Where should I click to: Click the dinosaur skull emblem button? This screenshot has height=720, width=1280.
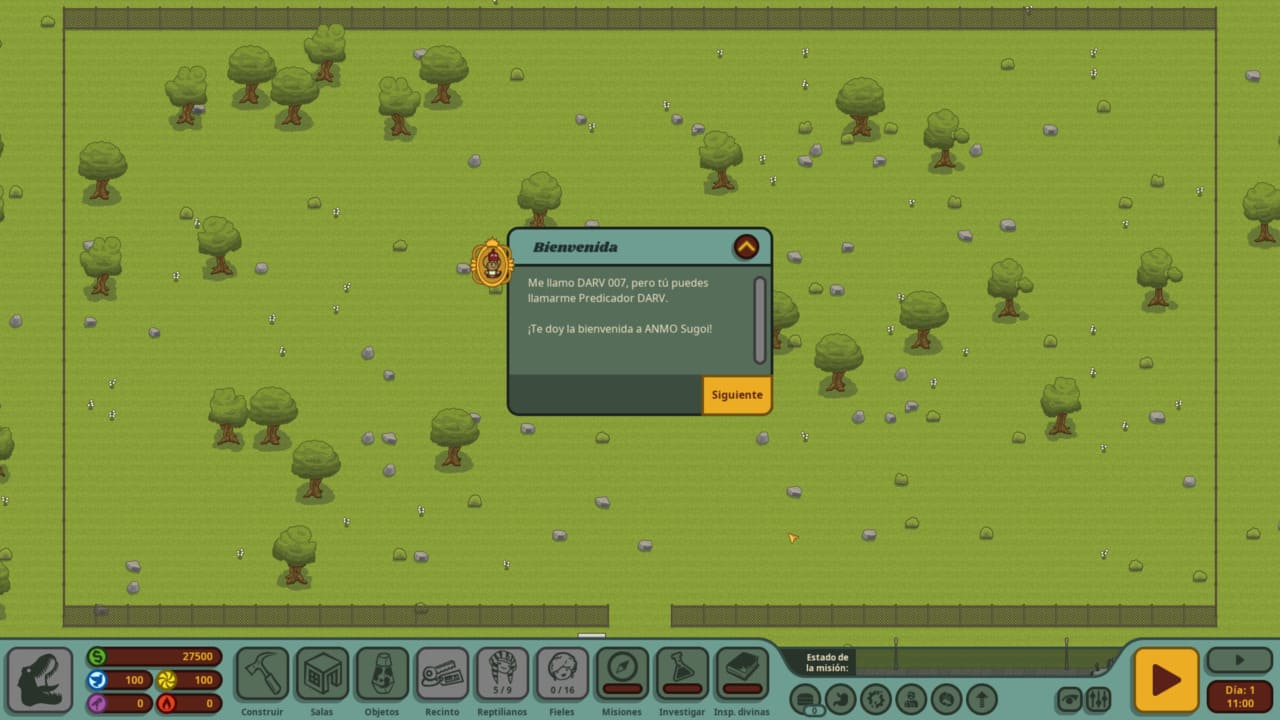pos(40,680)
